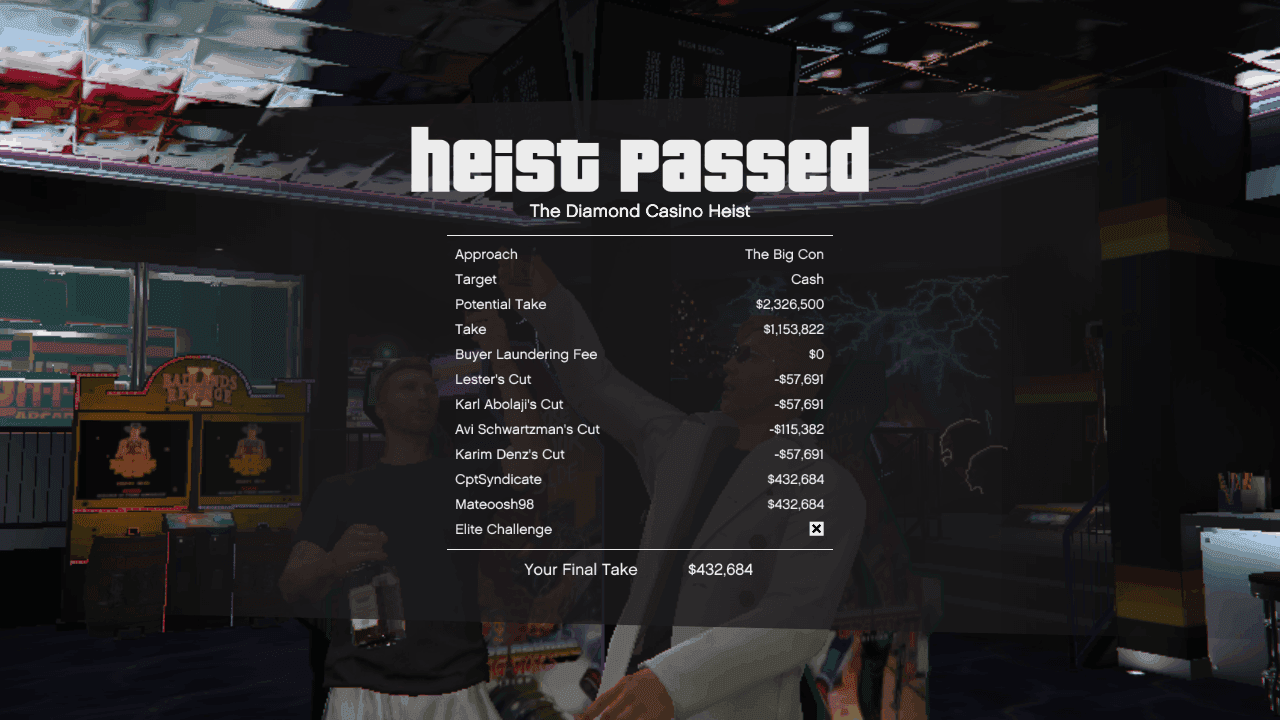Viewport: 1280px width, 720px height.
Task: Select the Potential Take amount $2,326,500
Action: [x=785, y=304]
